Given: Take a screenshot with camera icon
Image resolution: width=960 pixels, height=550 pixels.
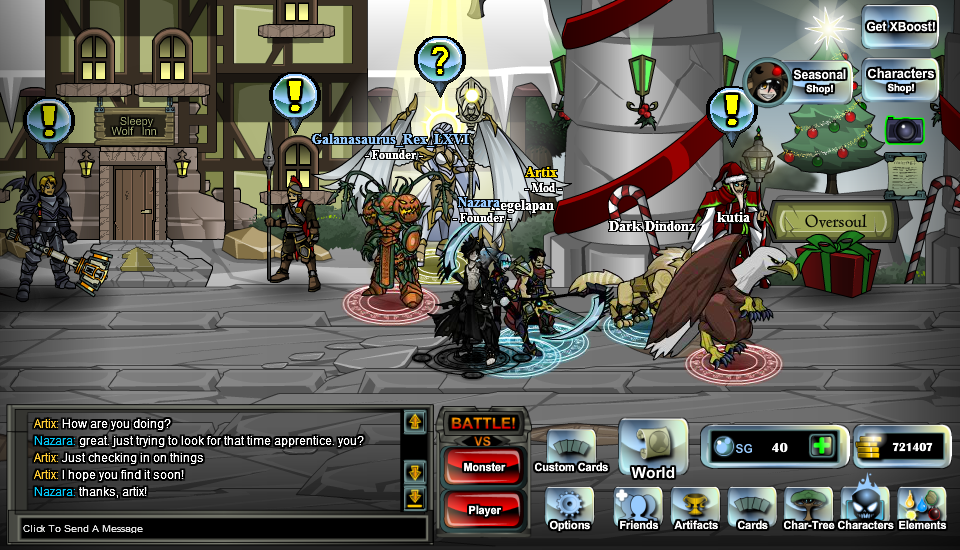Looking at the screenshot, I should pyautogui.click(x=904, y=130).
